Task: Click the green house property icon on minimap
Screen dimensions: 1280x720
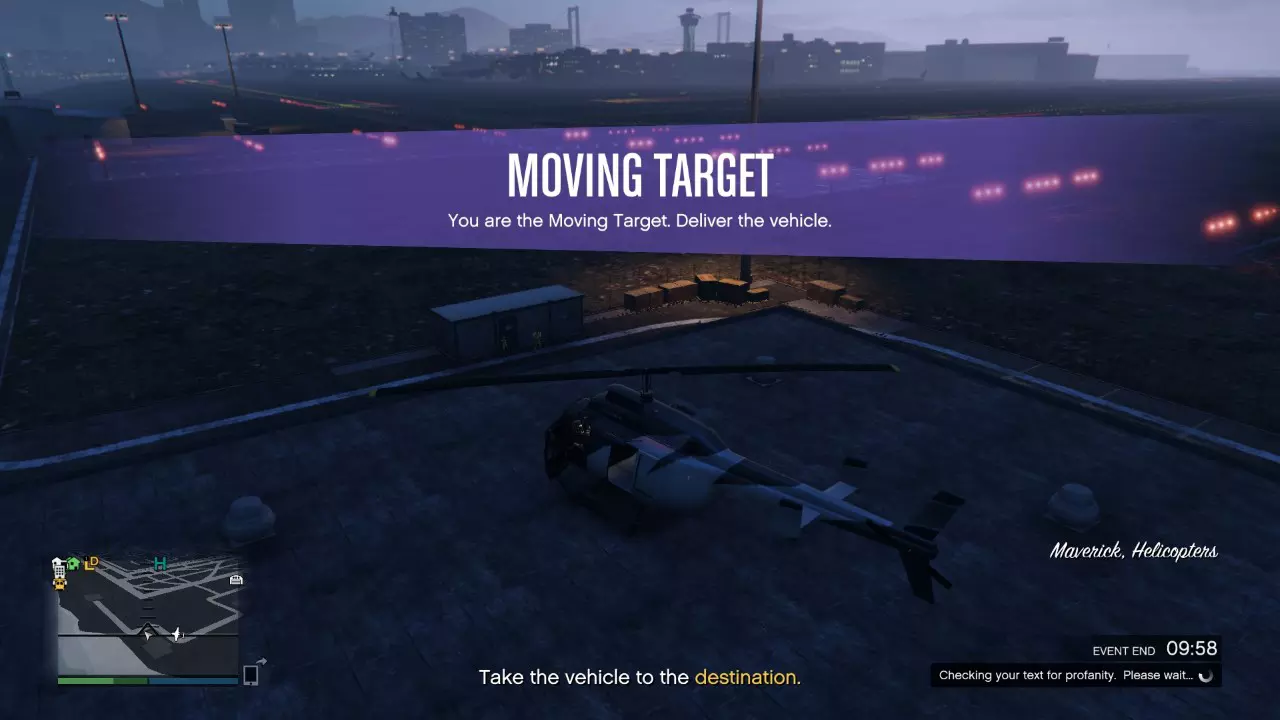Action: (x=72, y=562)
